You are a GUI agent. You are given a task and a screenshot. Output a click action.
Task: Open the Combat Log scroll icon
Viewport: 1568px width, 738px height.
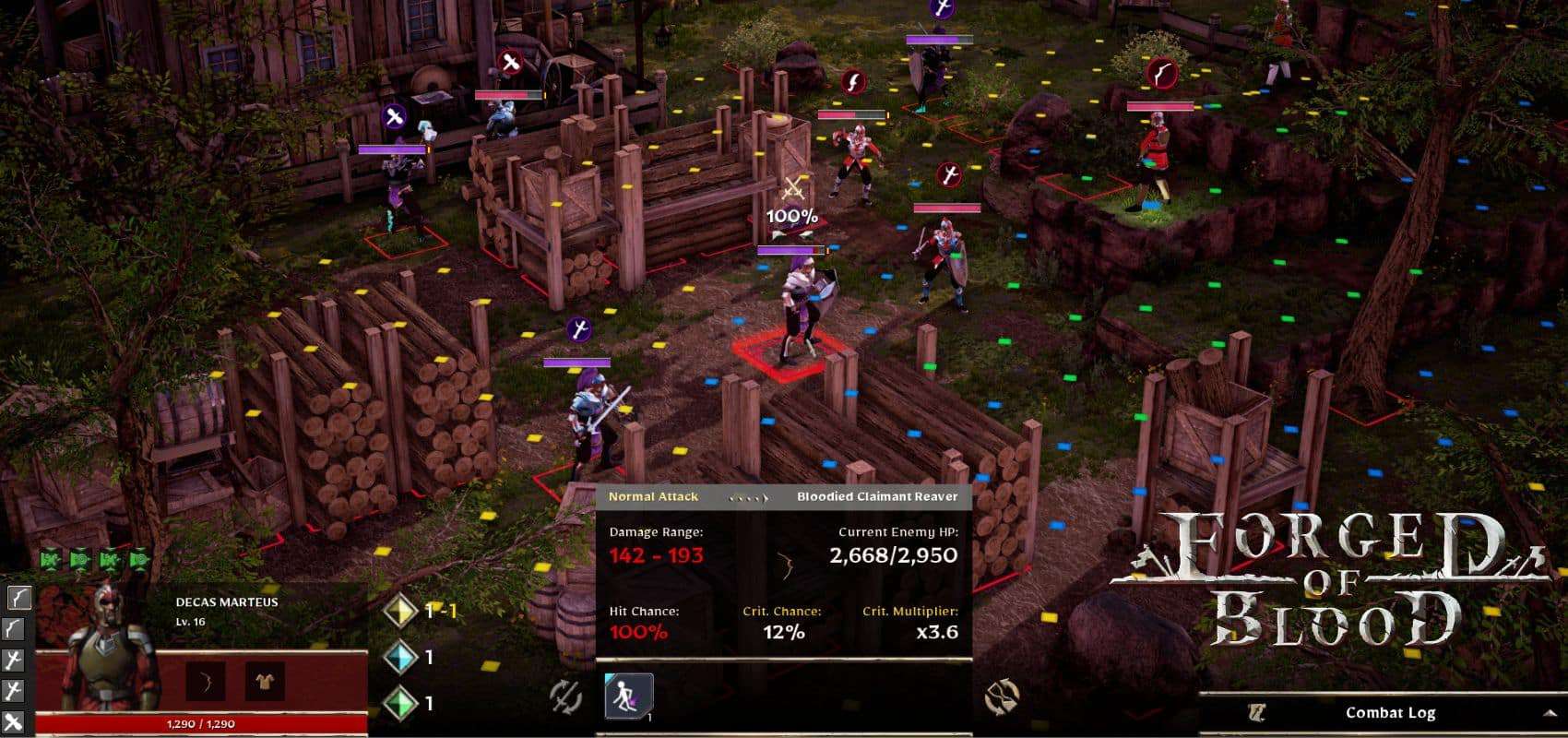click(1258, 712)
